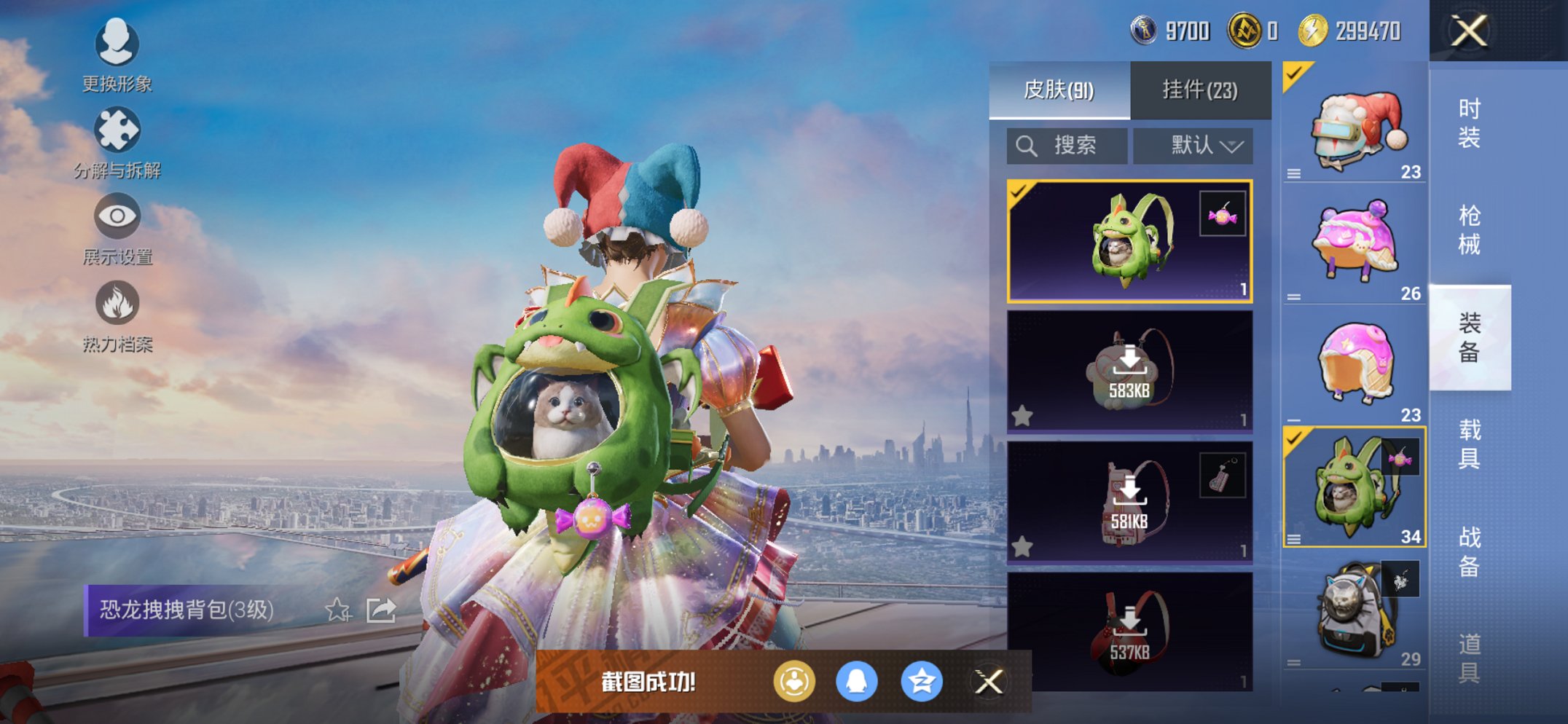The height and width of the screenshot is (724, 1568).
Task: Select the Santa hat helmet slot
Action: tap(1354, 124)
